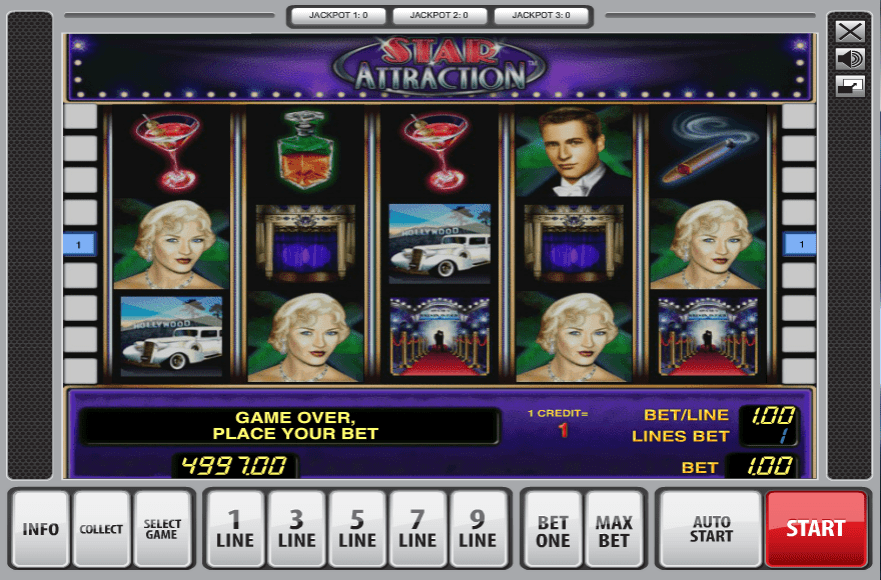
Task: Choose the 7 LINE button
Action: coord(418,528)
